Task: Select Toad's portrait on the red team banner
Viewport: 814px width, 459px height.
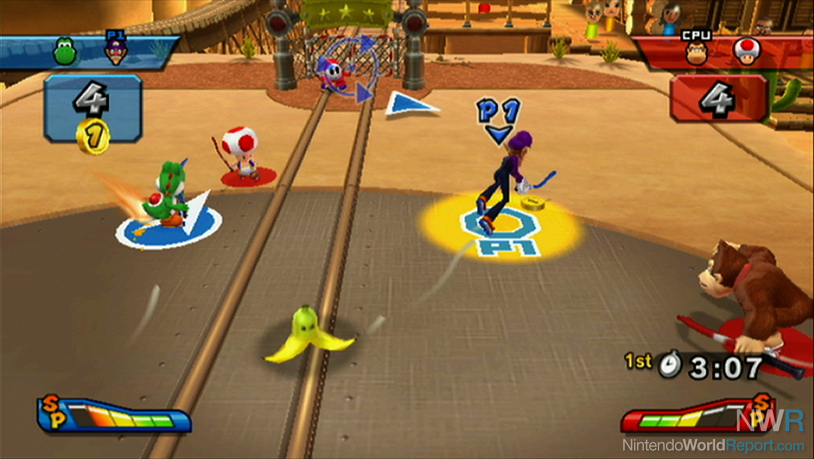Action: click(744, 52)
